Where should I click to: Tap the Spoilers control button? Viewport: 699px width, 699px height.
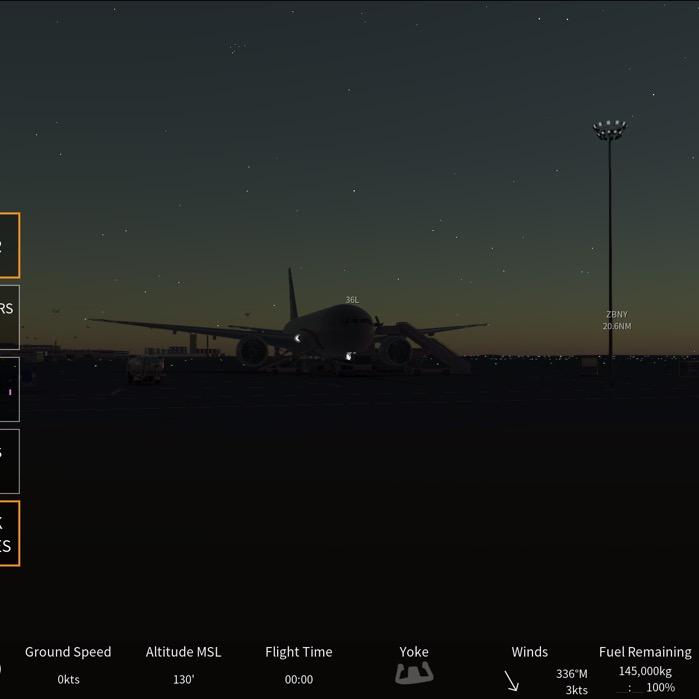point(8,317)
